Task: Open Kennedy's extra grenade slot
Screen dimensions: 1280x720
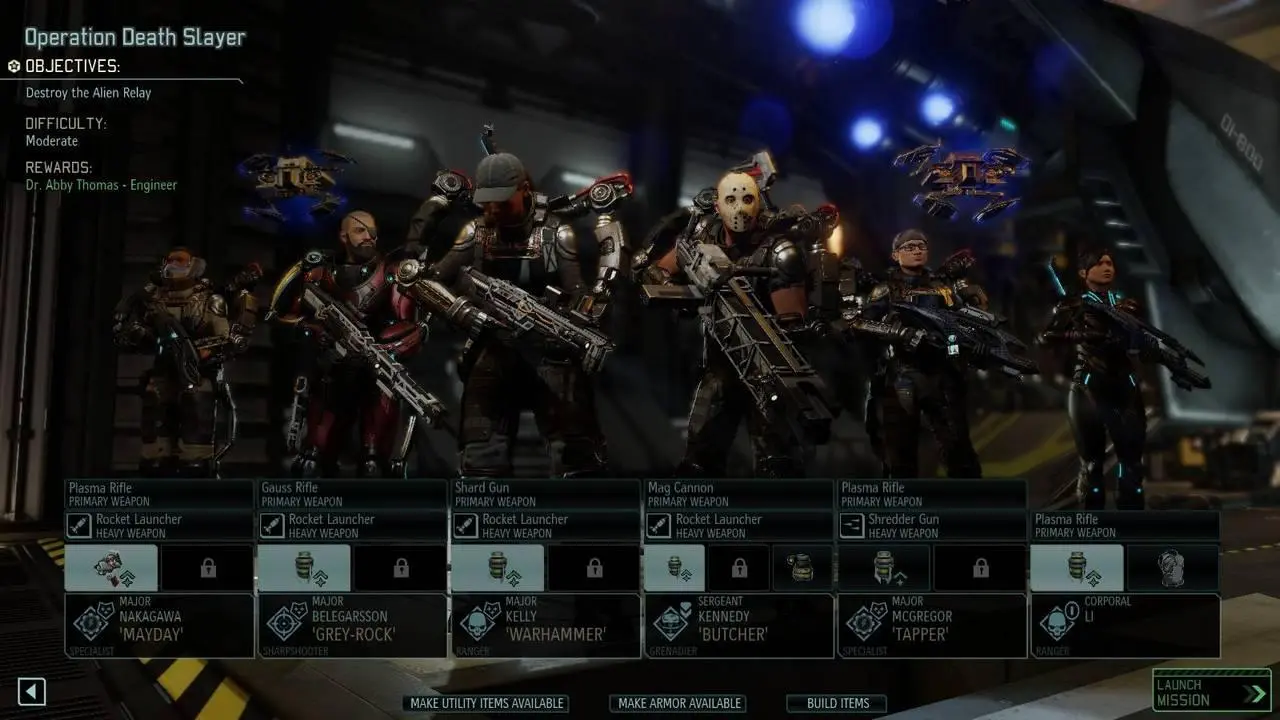Action: point(802,568)
